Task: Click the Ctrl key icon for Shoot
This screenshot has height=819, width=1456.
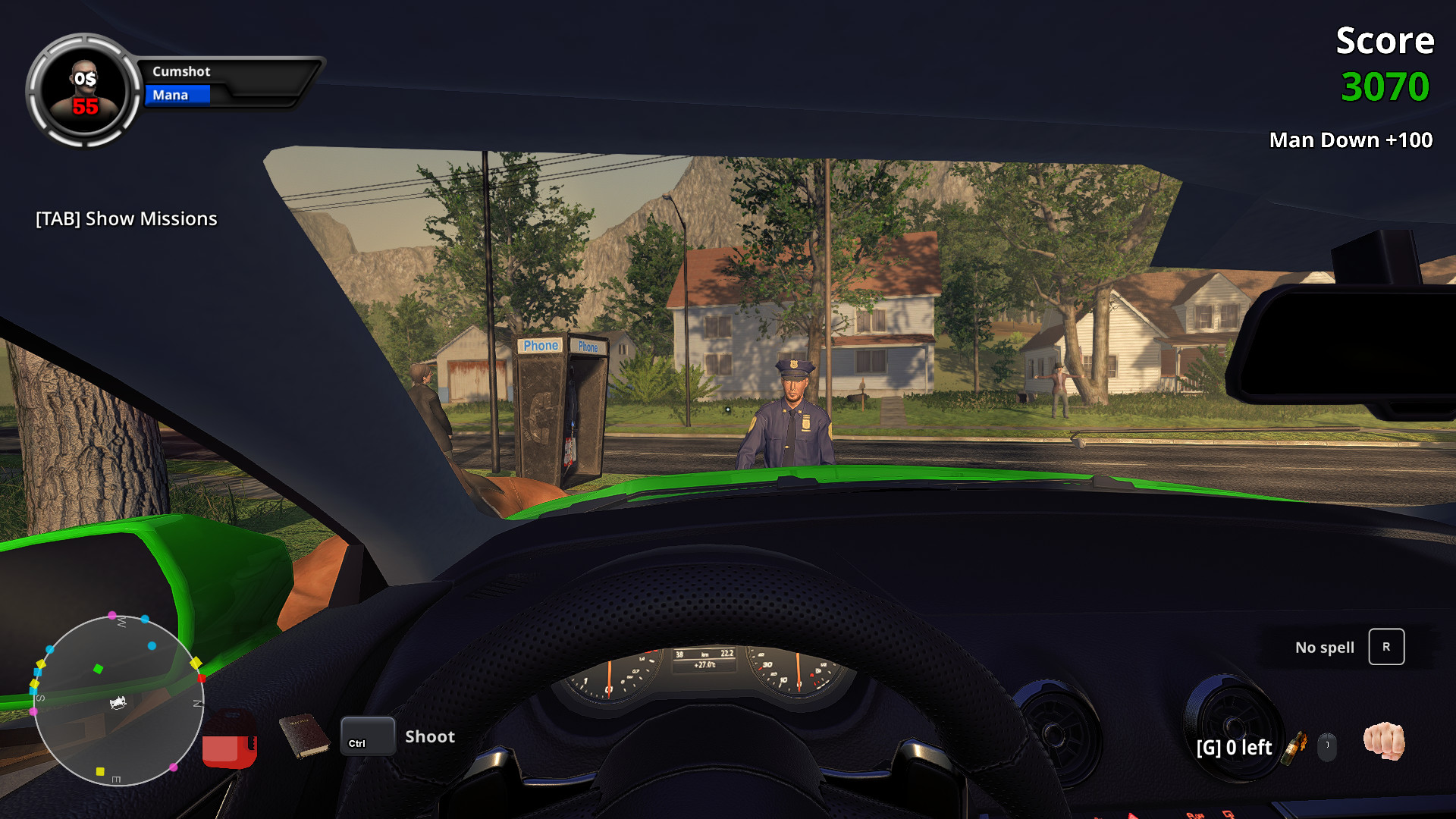Action: coord(366,736)
